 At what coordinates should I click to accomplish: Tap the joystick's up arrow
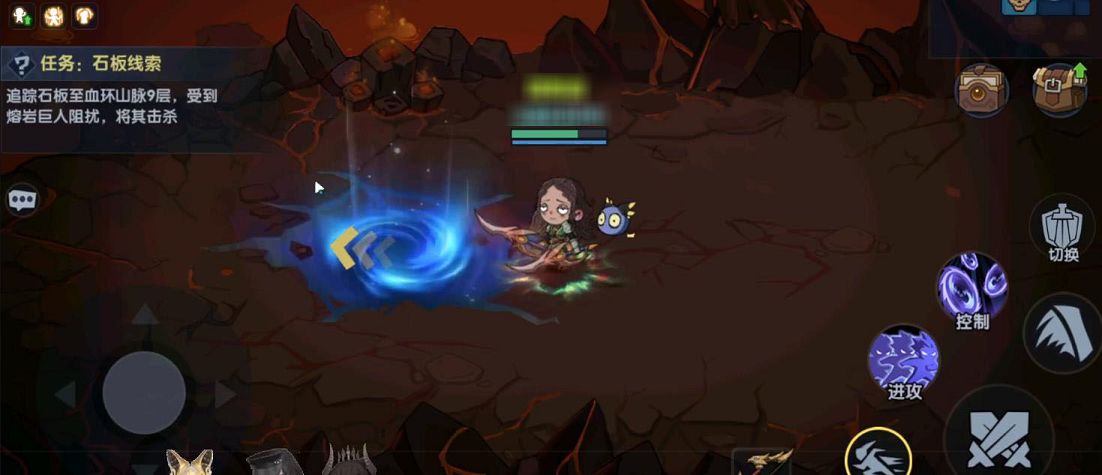click(x=146, y=315)
